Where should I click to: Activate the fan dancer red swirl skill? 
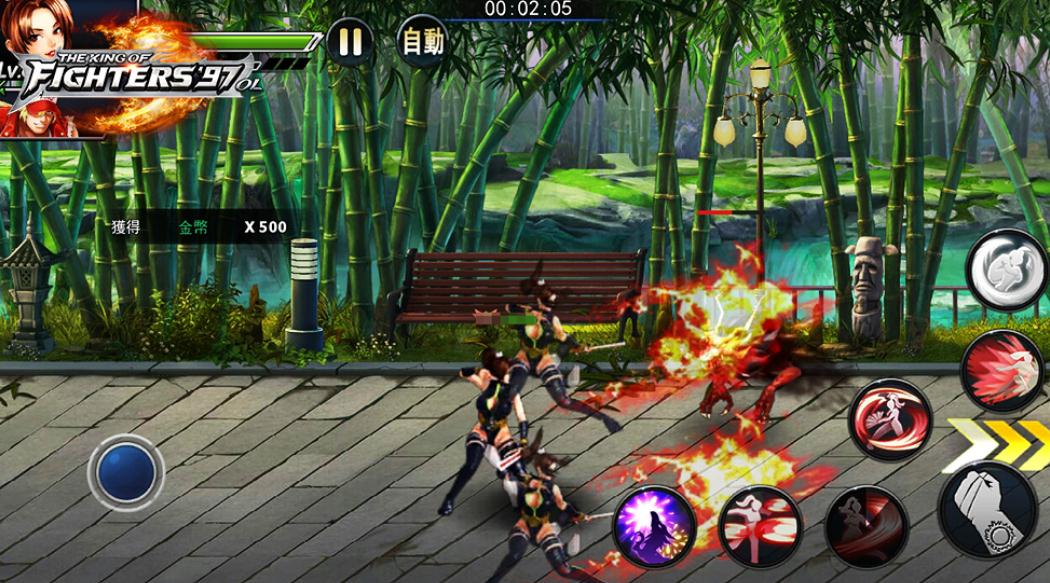[890, 420]
